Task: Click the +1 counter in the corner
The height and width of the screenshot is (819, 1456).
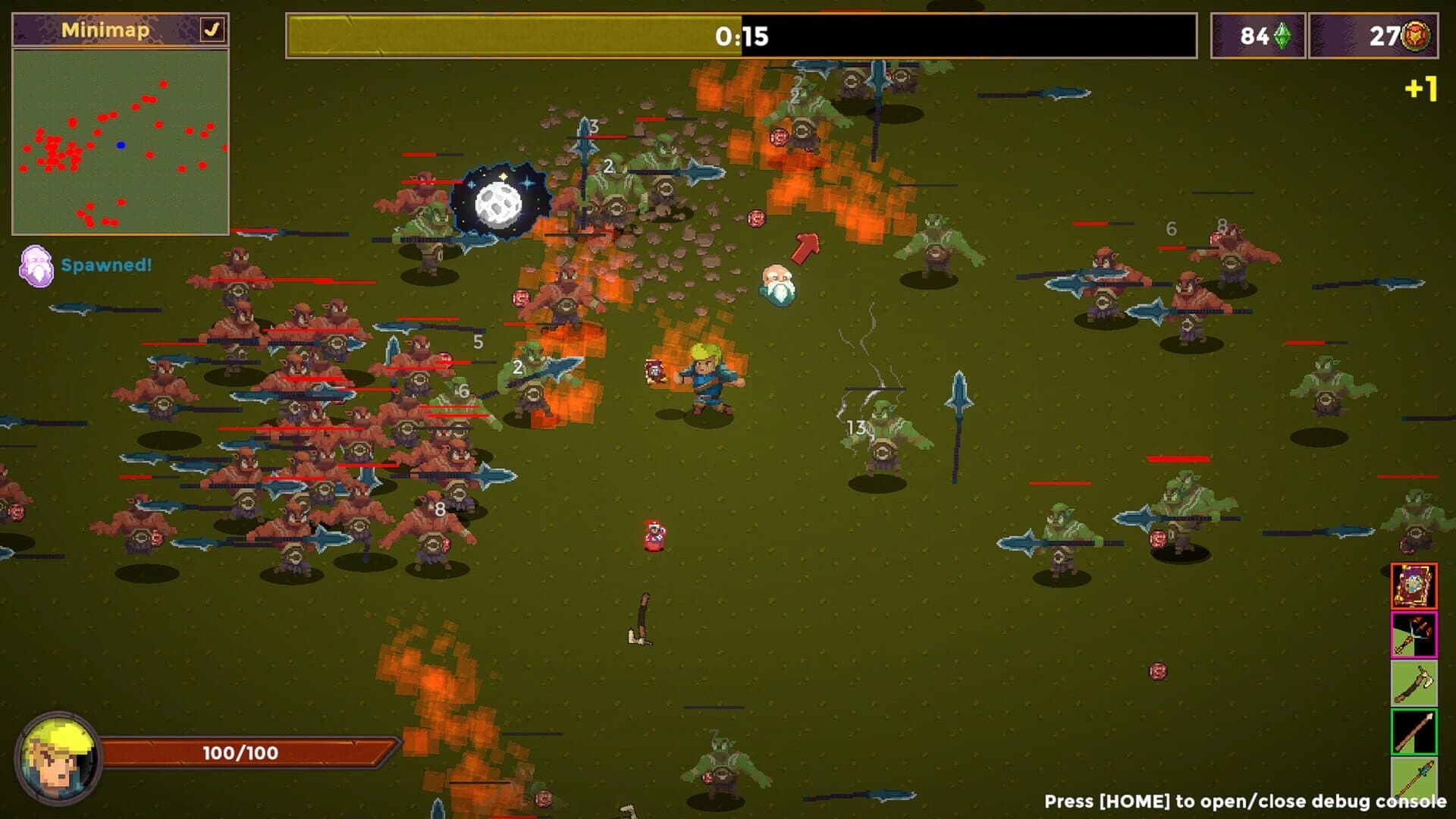Action: pyautogui.click(x=1423, y=89)
